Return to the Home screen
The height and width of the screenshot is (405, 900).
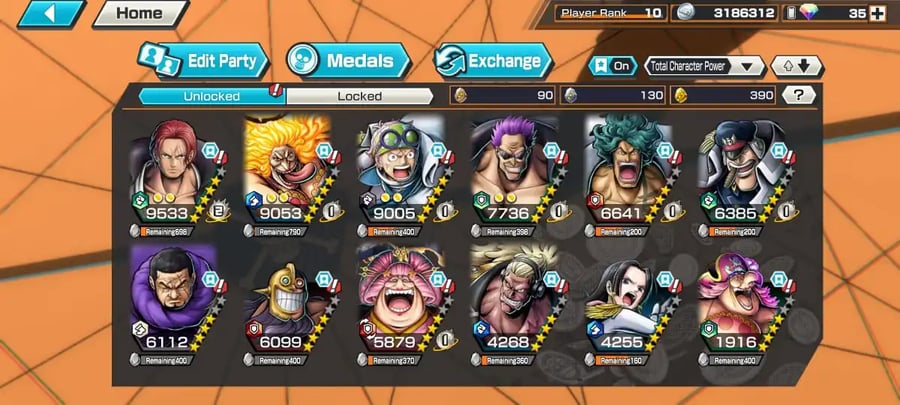[x=139, y=14]
